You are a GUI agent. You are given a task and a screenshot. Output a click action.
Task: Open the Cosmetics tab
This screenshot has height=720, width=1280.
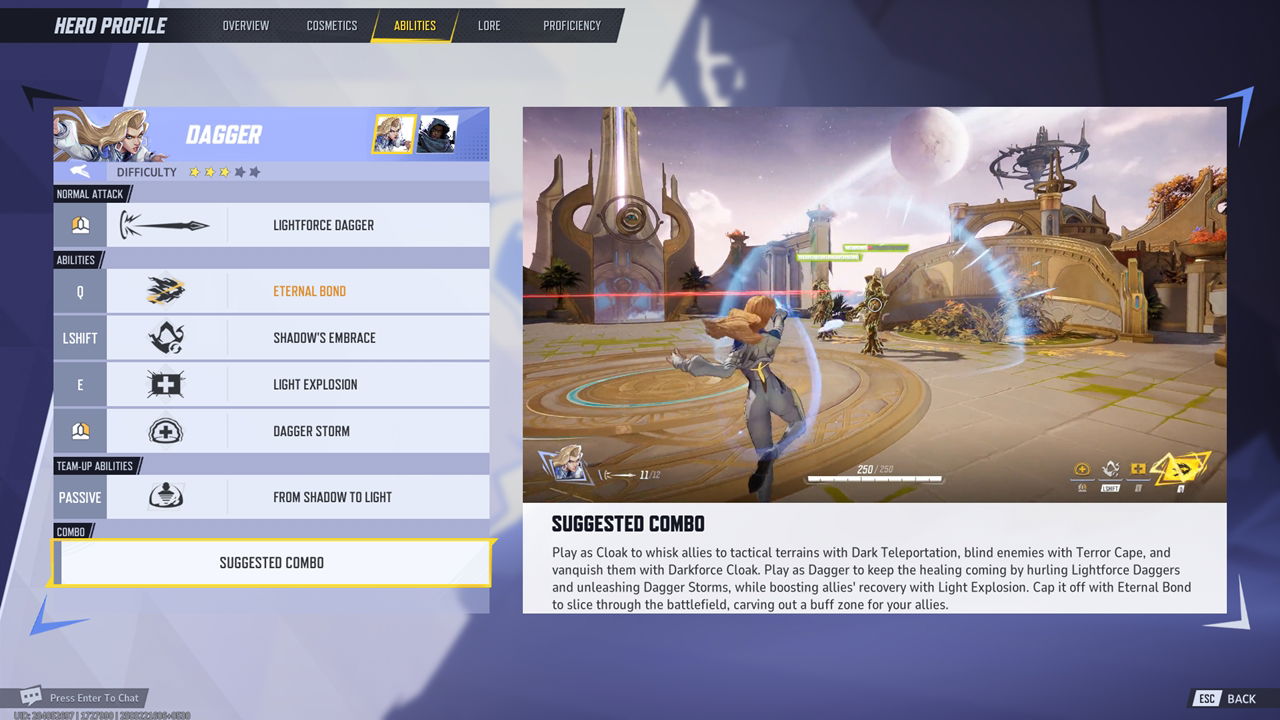pyautogui.click(x=332, y=26)
